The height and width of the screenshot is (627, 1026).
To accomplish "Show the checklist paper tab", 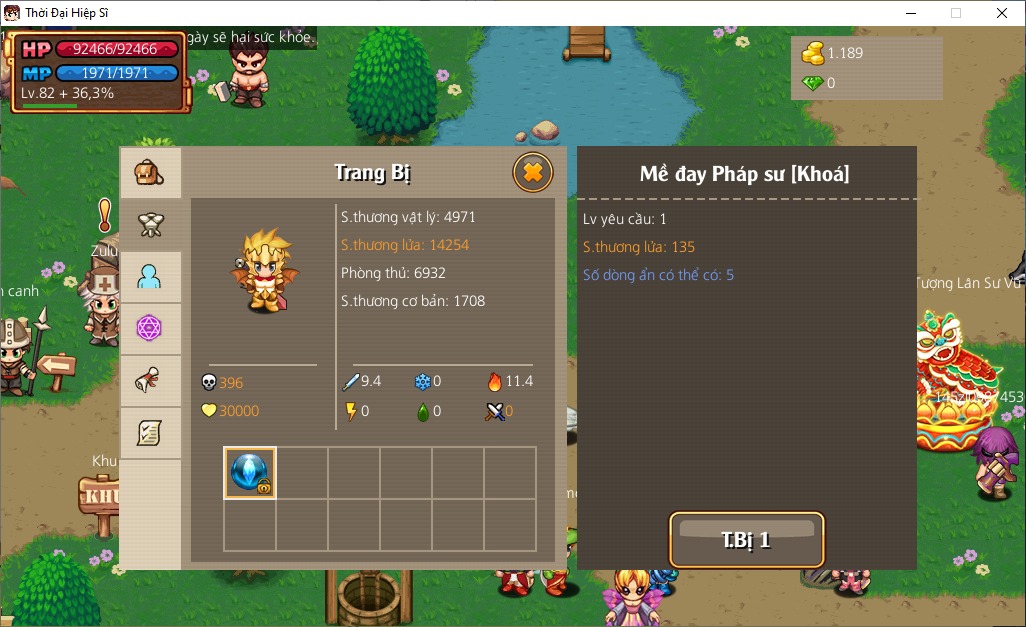I will tap(150, 433).
